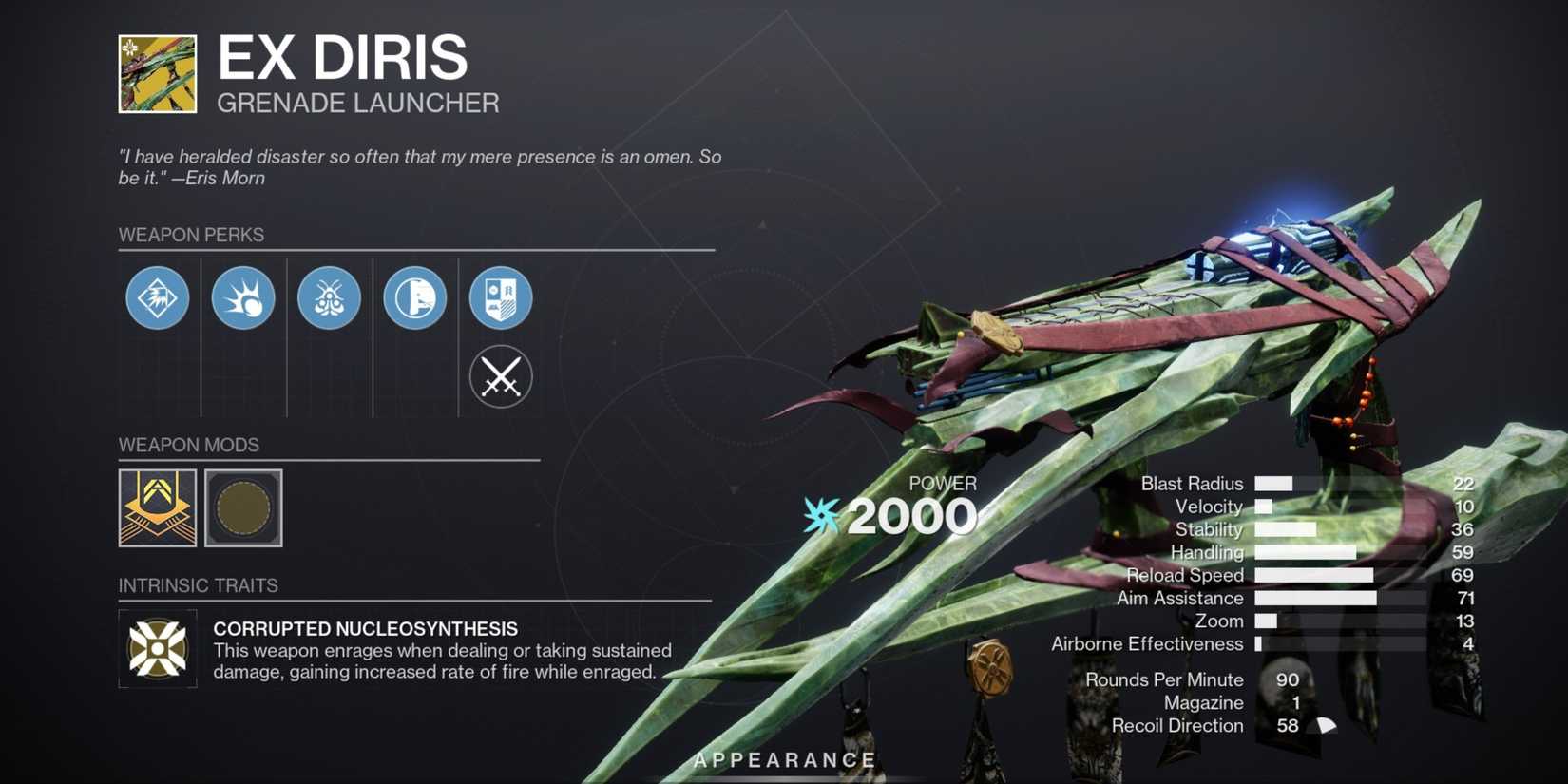The height and width of the screenshot is (784, 1568).
Task: Open the Grenade Launcher category label
Action: click(x=358, y=103)
